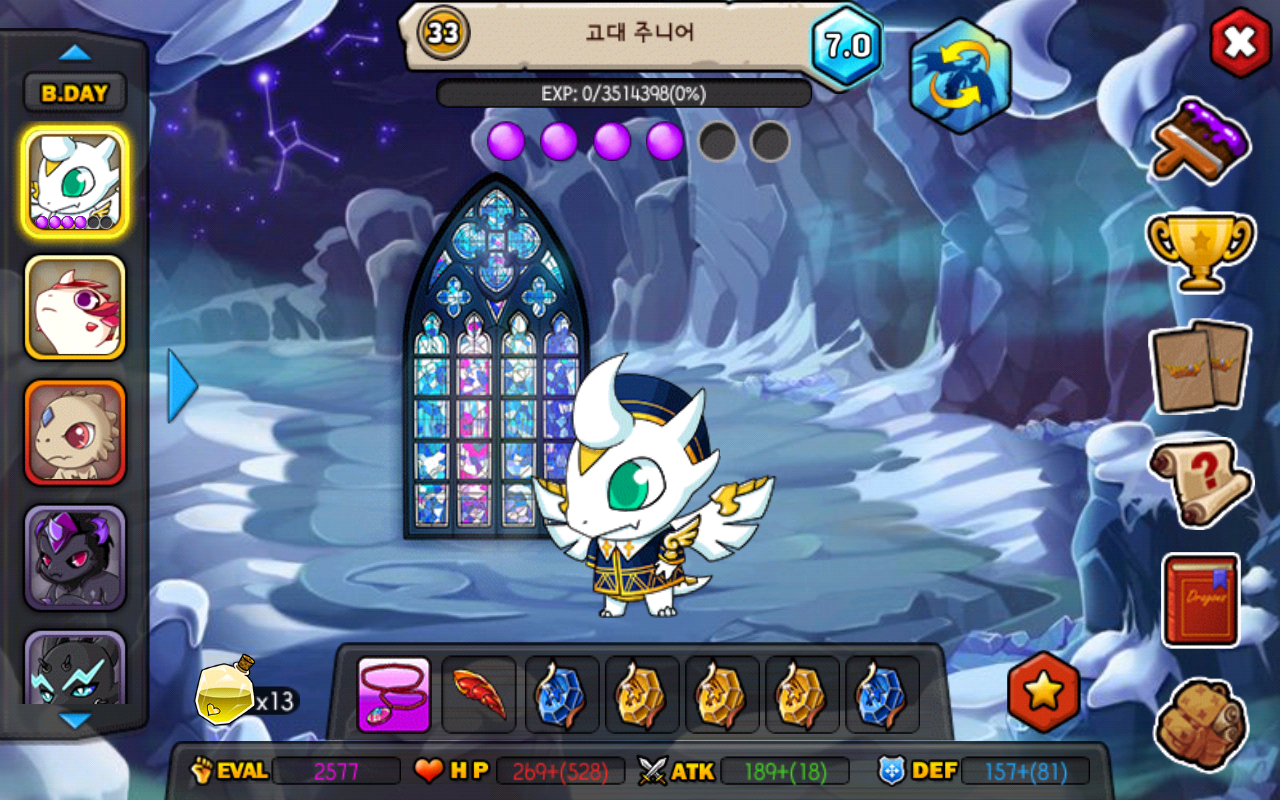Use the yellow heart potion bottle

click(x=224, y=690)
